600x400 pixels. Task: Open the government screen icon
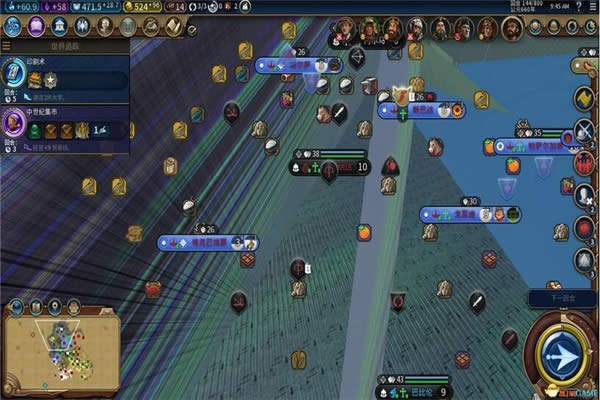click(58, 24)
